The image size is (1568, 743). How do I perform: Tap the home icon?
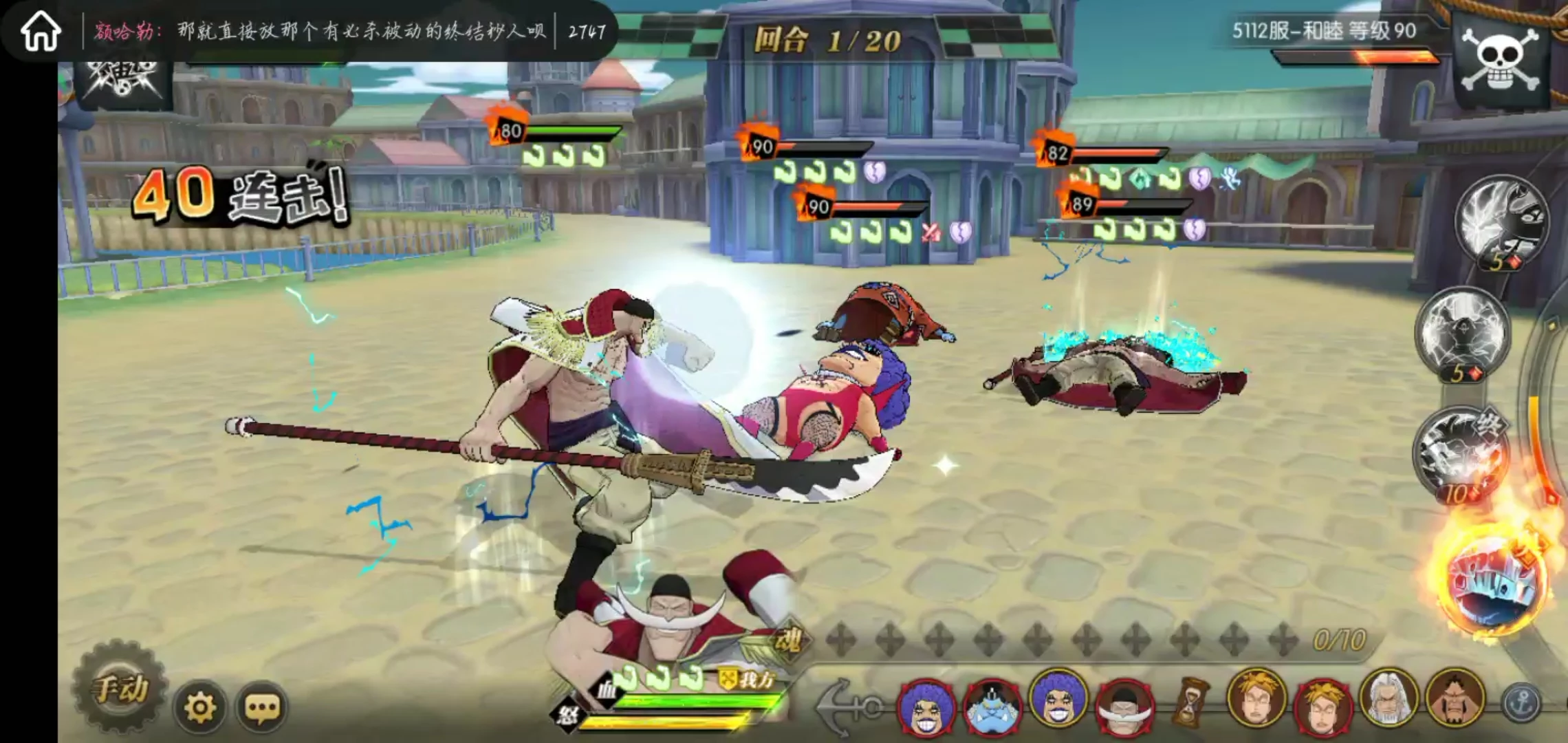[x=41, y=32]
